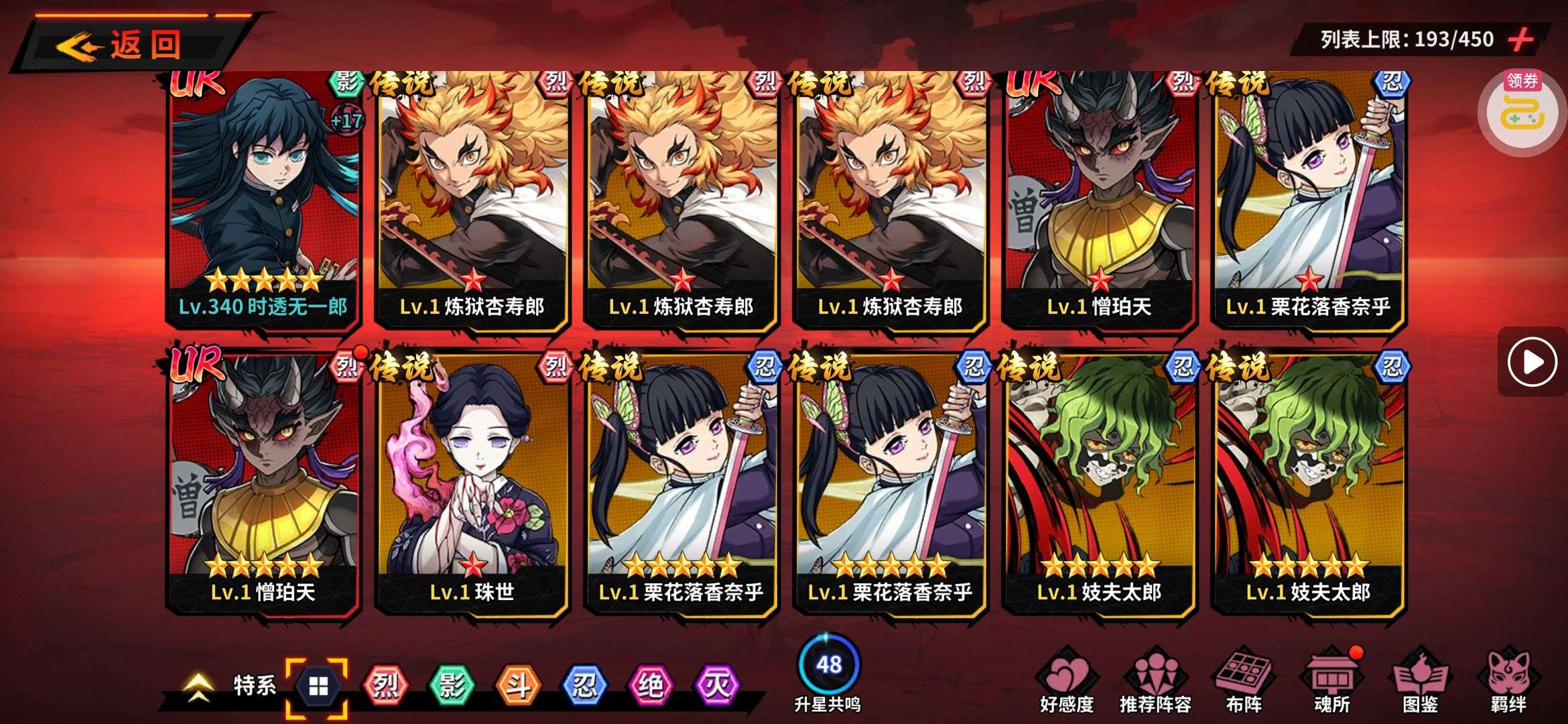Filter characters by 灭 type
Image resolution: width=1568 pixels, height=724 pixels.
716,686
